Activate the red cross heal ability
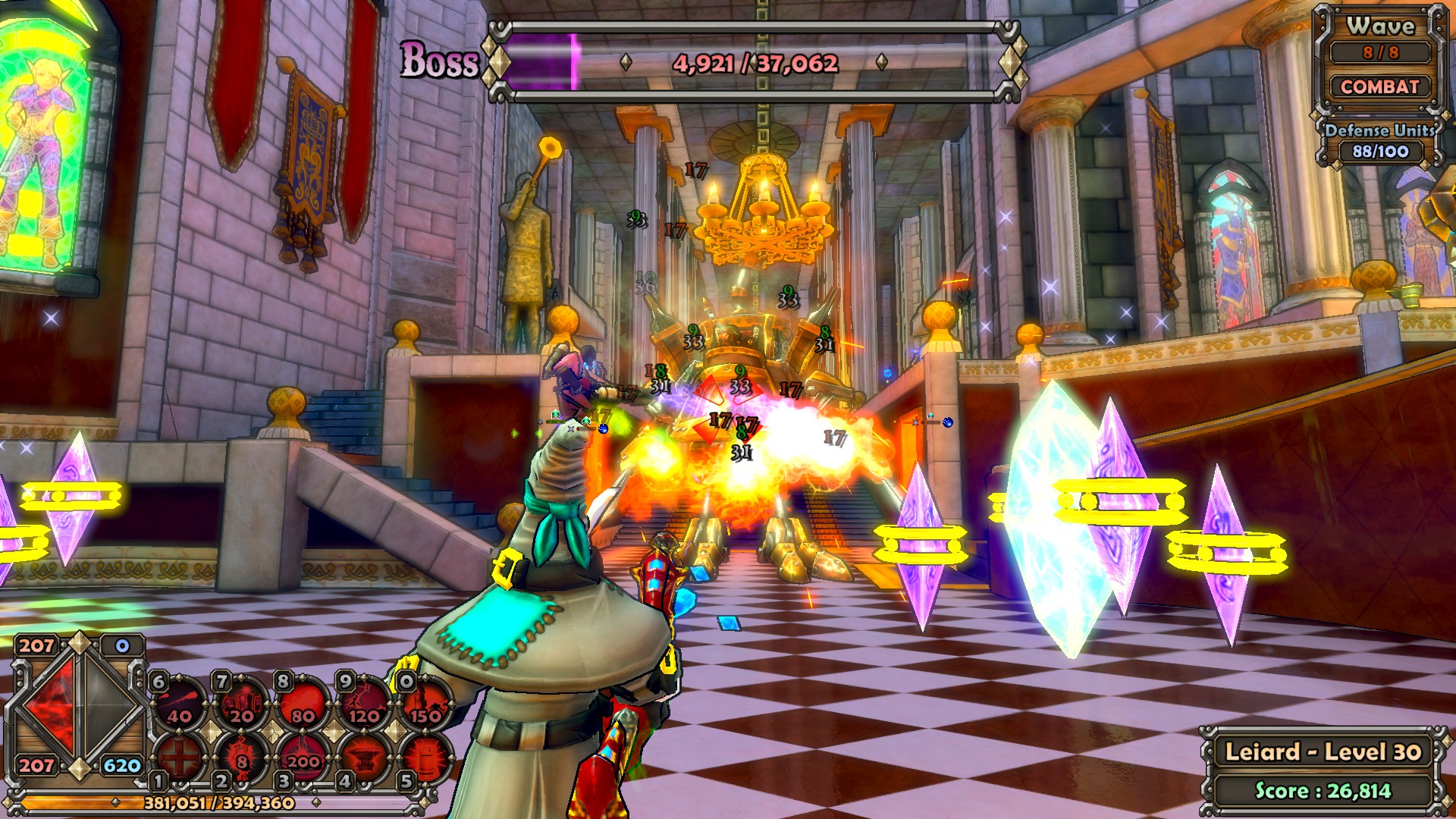Viewport: 1456px width, 819px height. point(180,755)
